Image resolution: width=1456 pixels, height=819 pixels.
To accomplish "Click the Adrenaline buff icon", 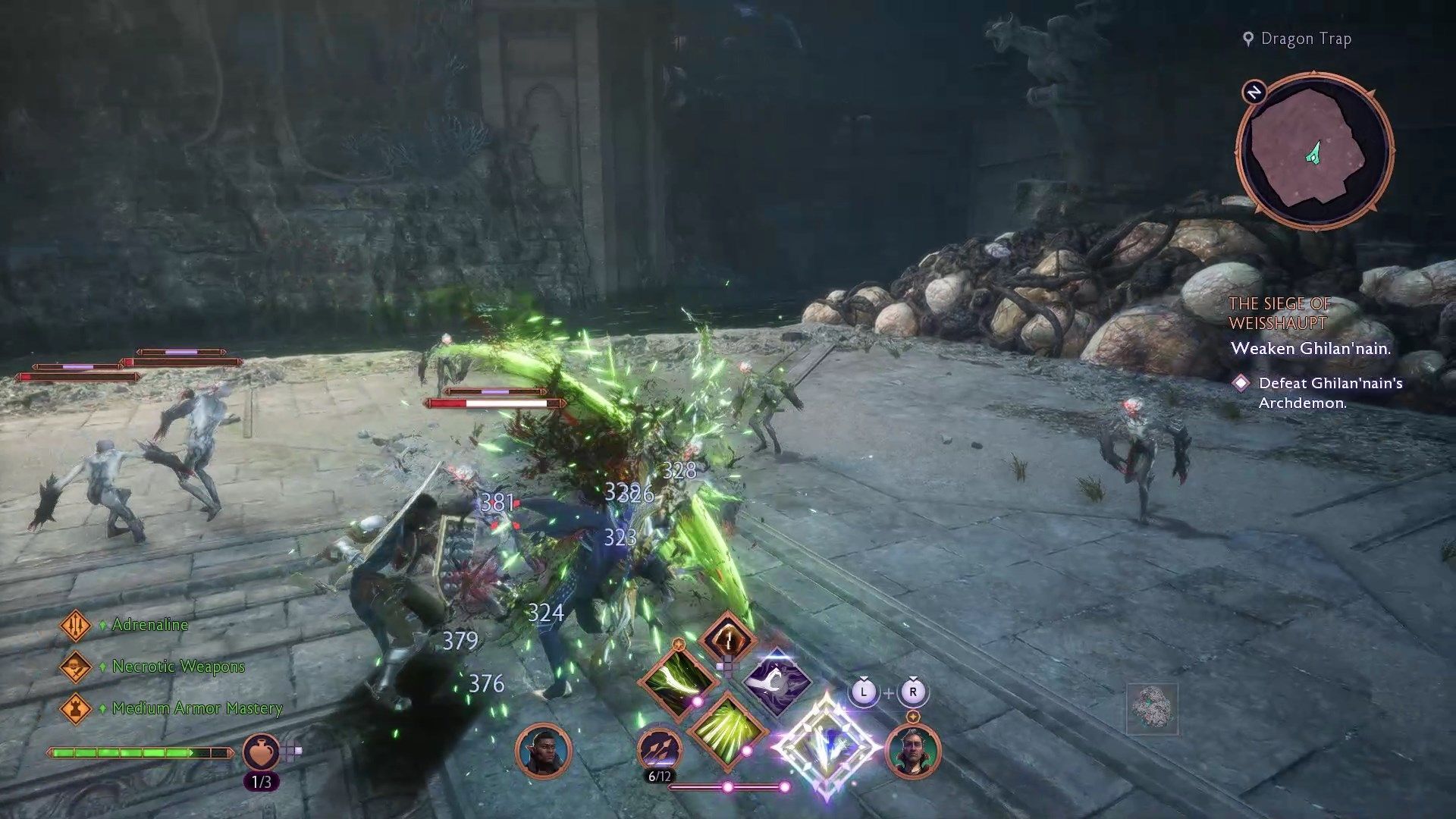I will point(75,626).
